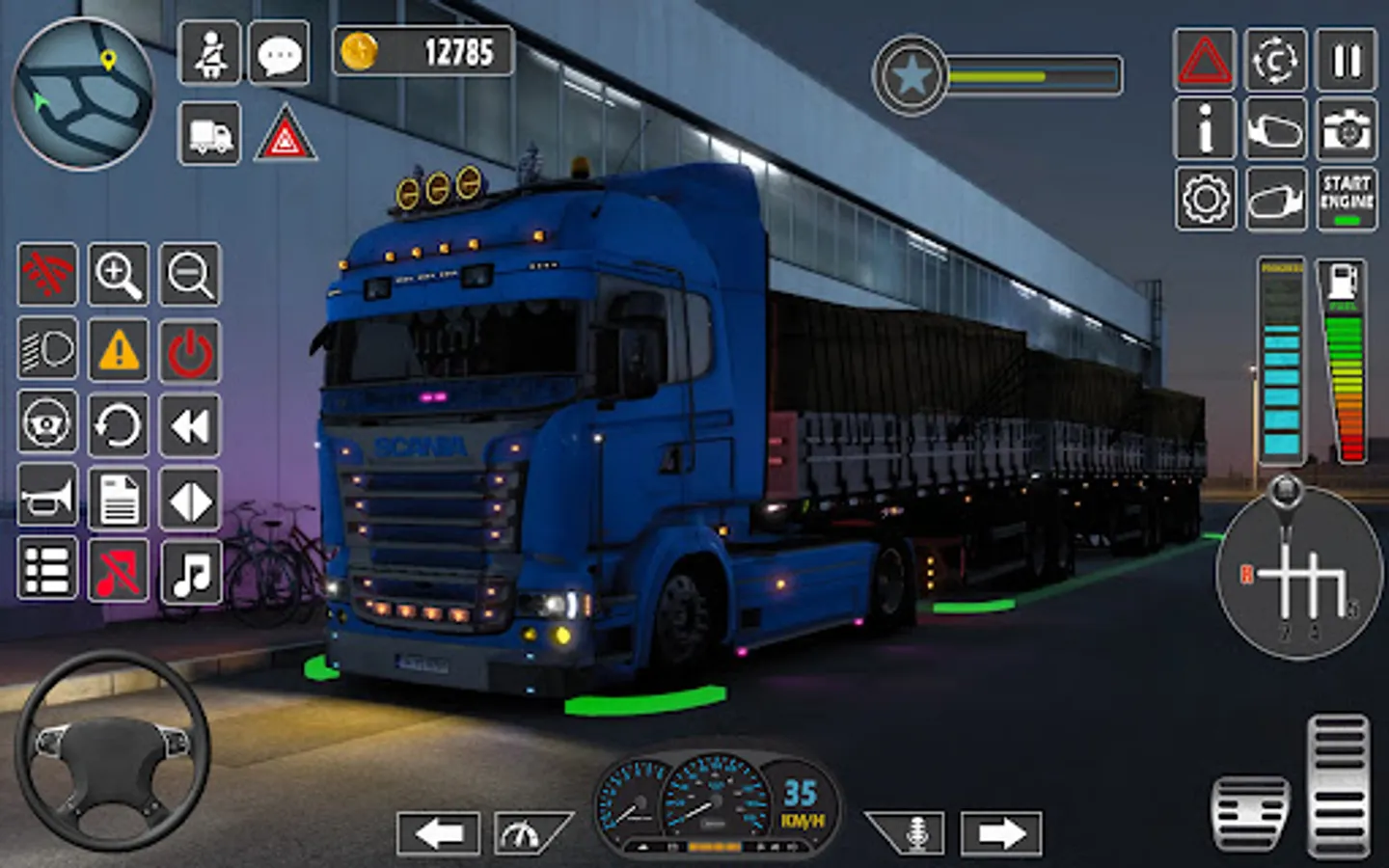The image size is (1389, 868).
Task: Open the gear settings icon
Action: click(1205, 199)
